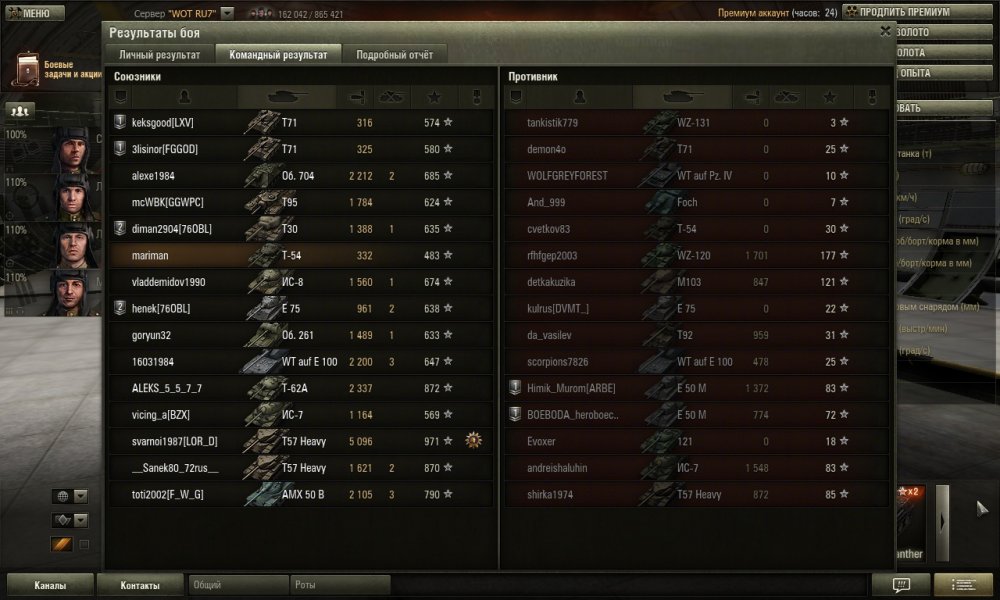Select ally player toti2002[F_W_G] row
The width and height of the screenshot is (1000, 600).
300,494
